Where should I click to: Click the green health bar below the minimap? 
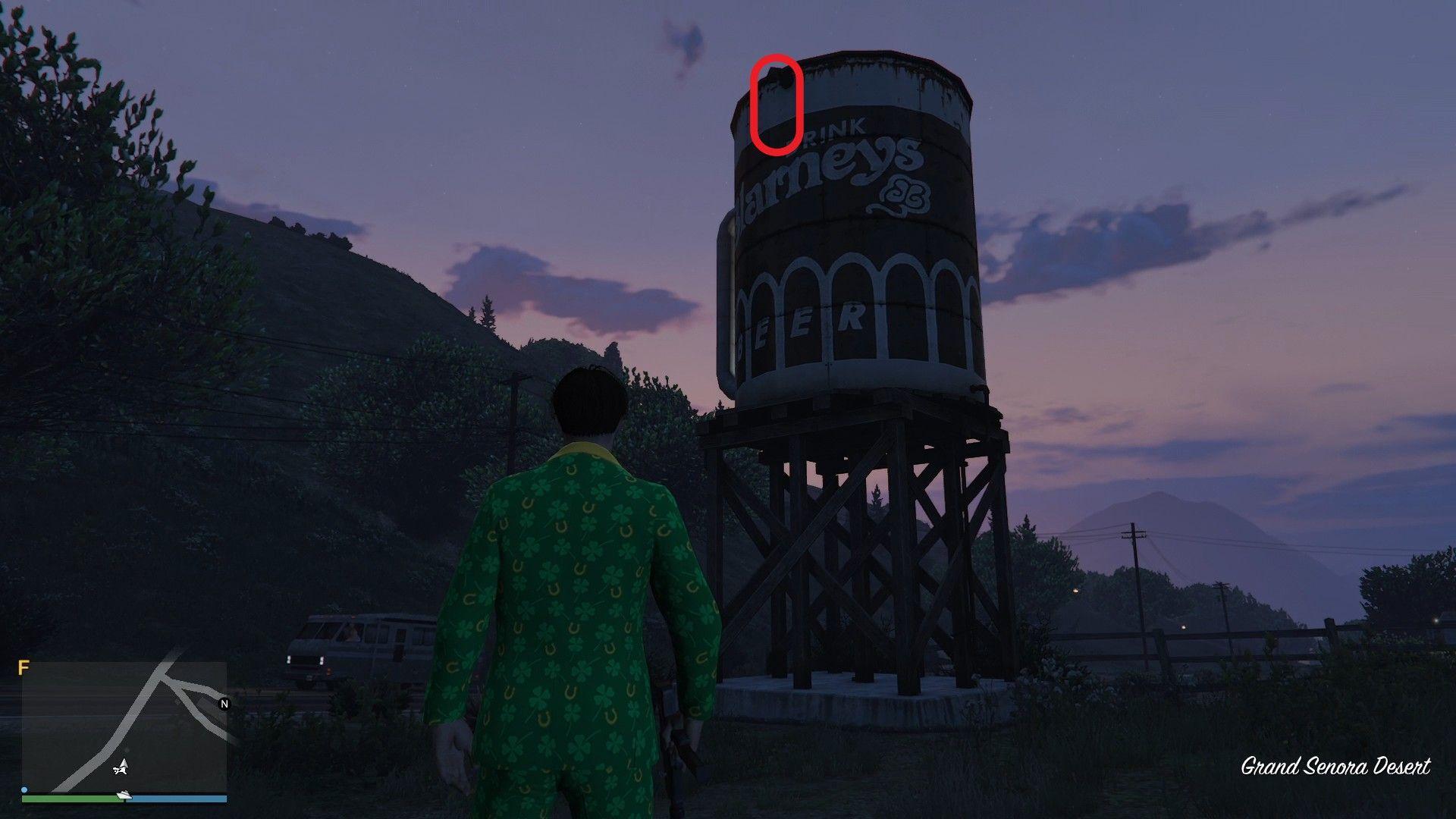[72, 800]
